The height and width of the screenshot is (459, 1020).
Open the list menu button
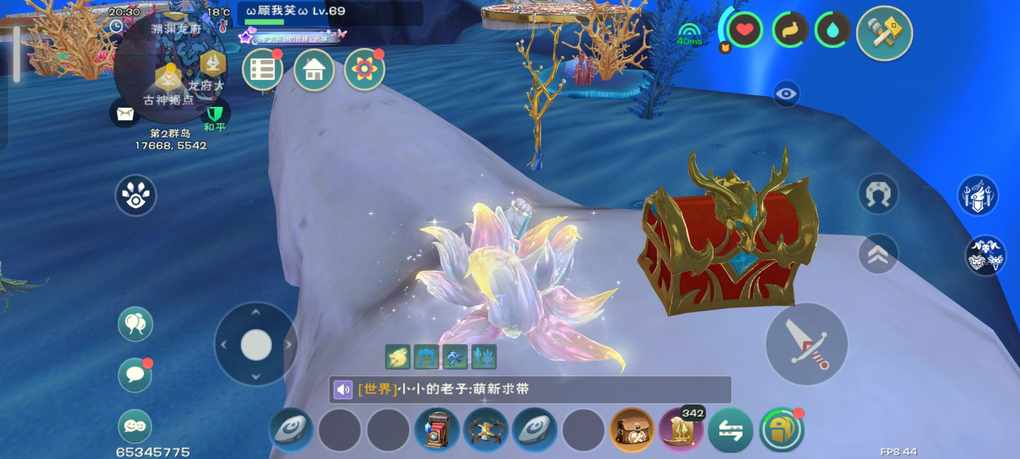point(263,70)
